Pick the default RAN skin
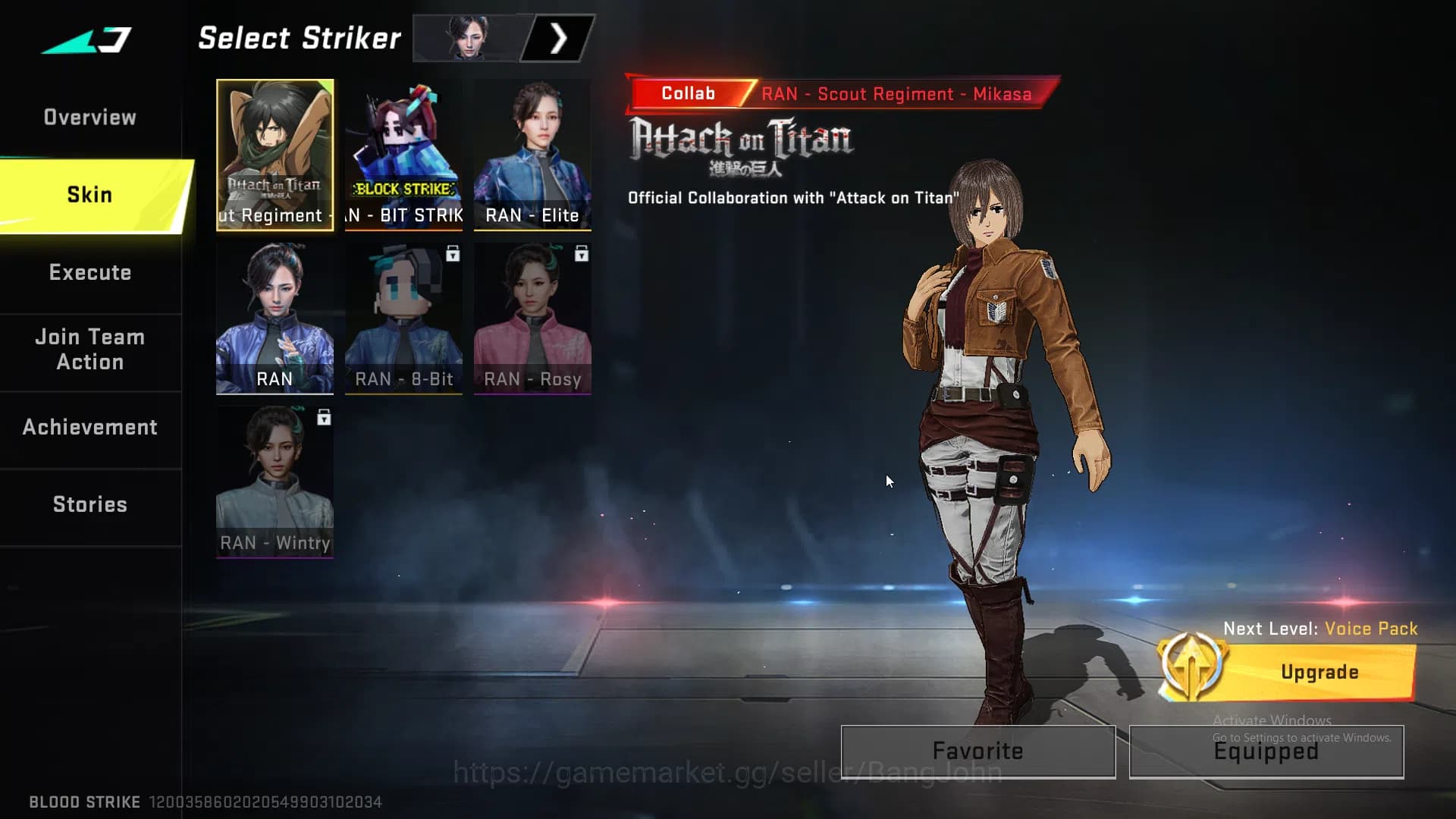Screen dimensions: 1456x819 coord(275,318)
